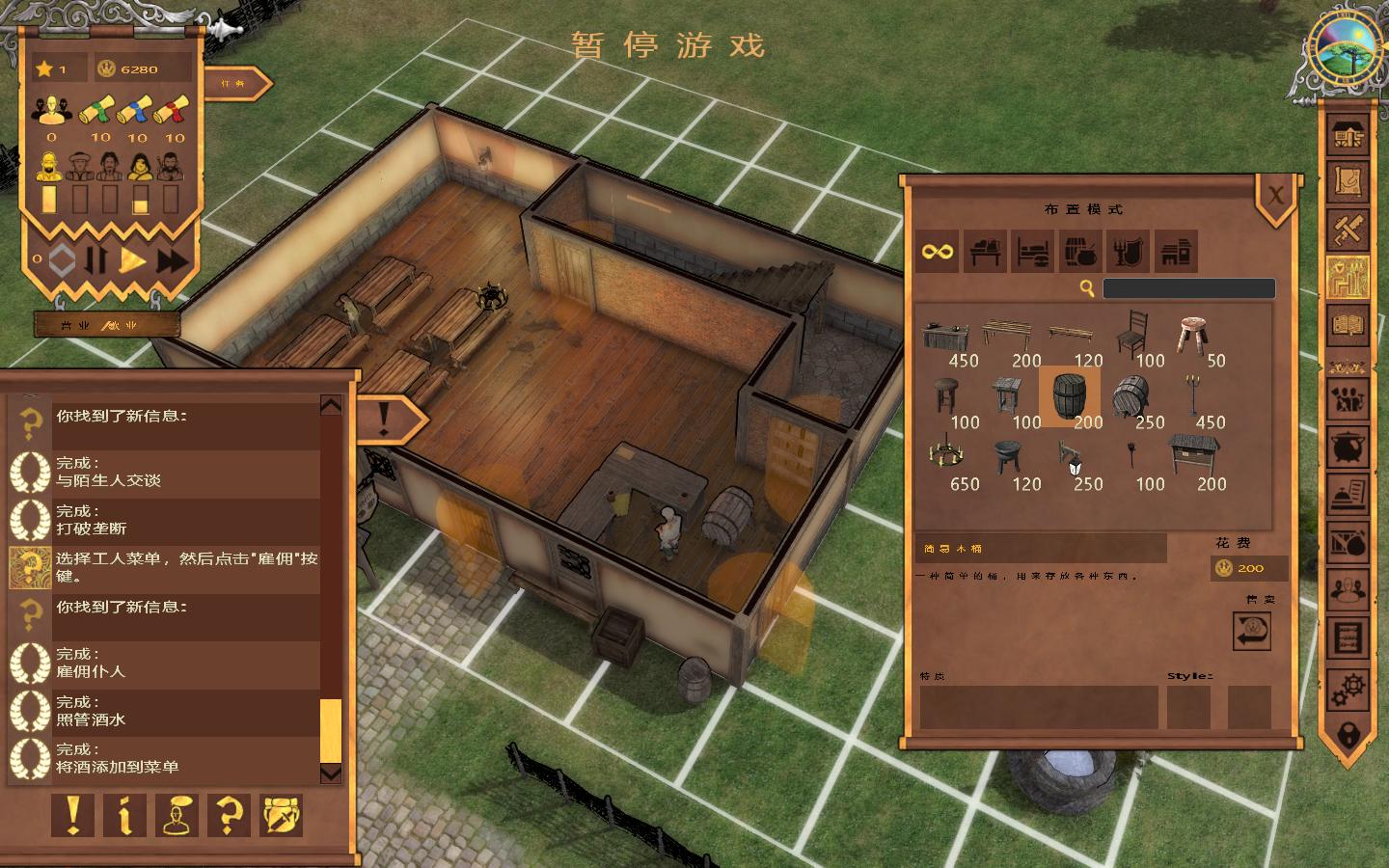Resume the game with the play button

pos(133,259)
